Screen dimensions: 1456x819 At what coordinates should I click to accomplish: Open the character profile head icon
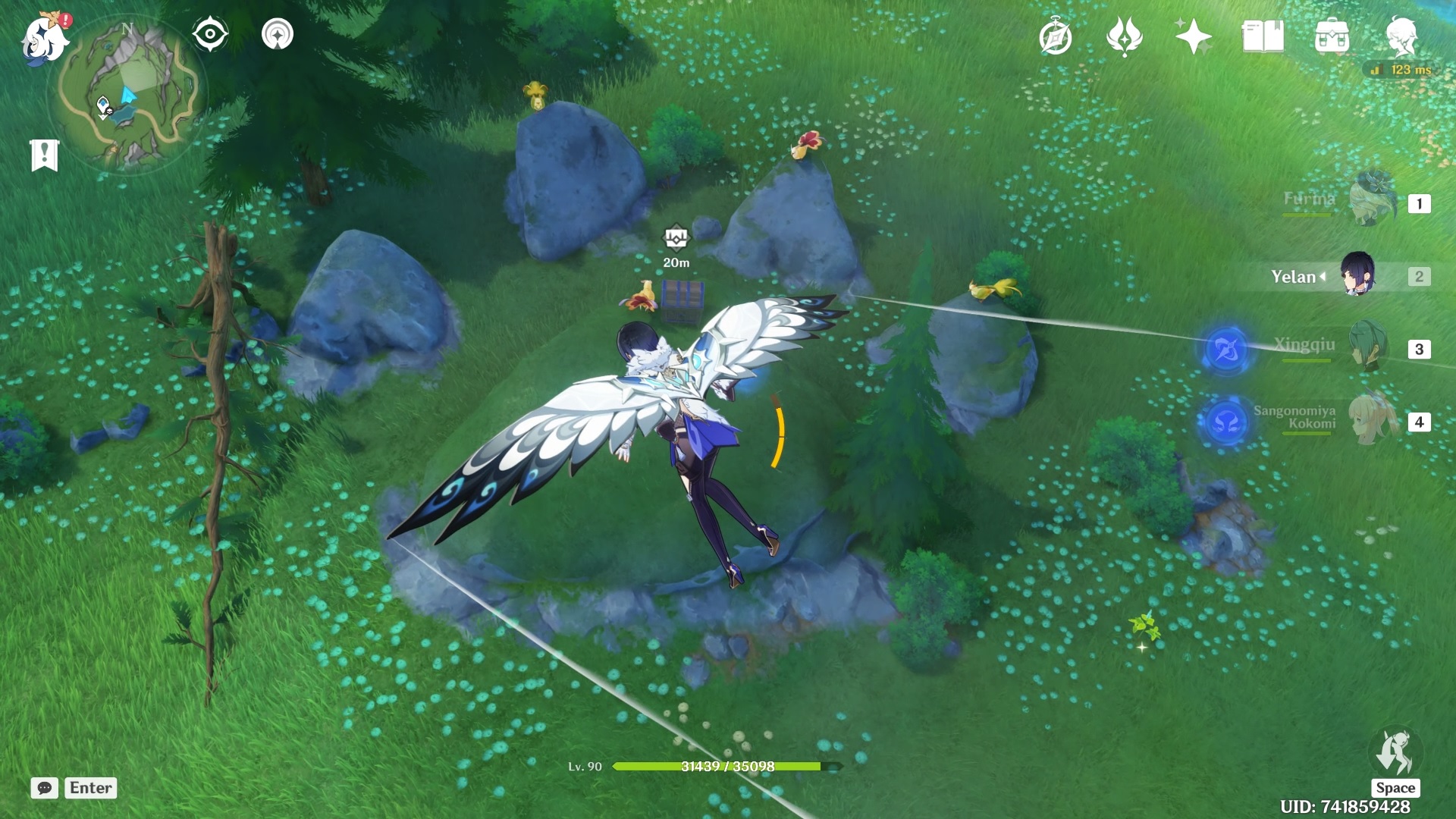pyautogui.click(x=1401, y=36)
